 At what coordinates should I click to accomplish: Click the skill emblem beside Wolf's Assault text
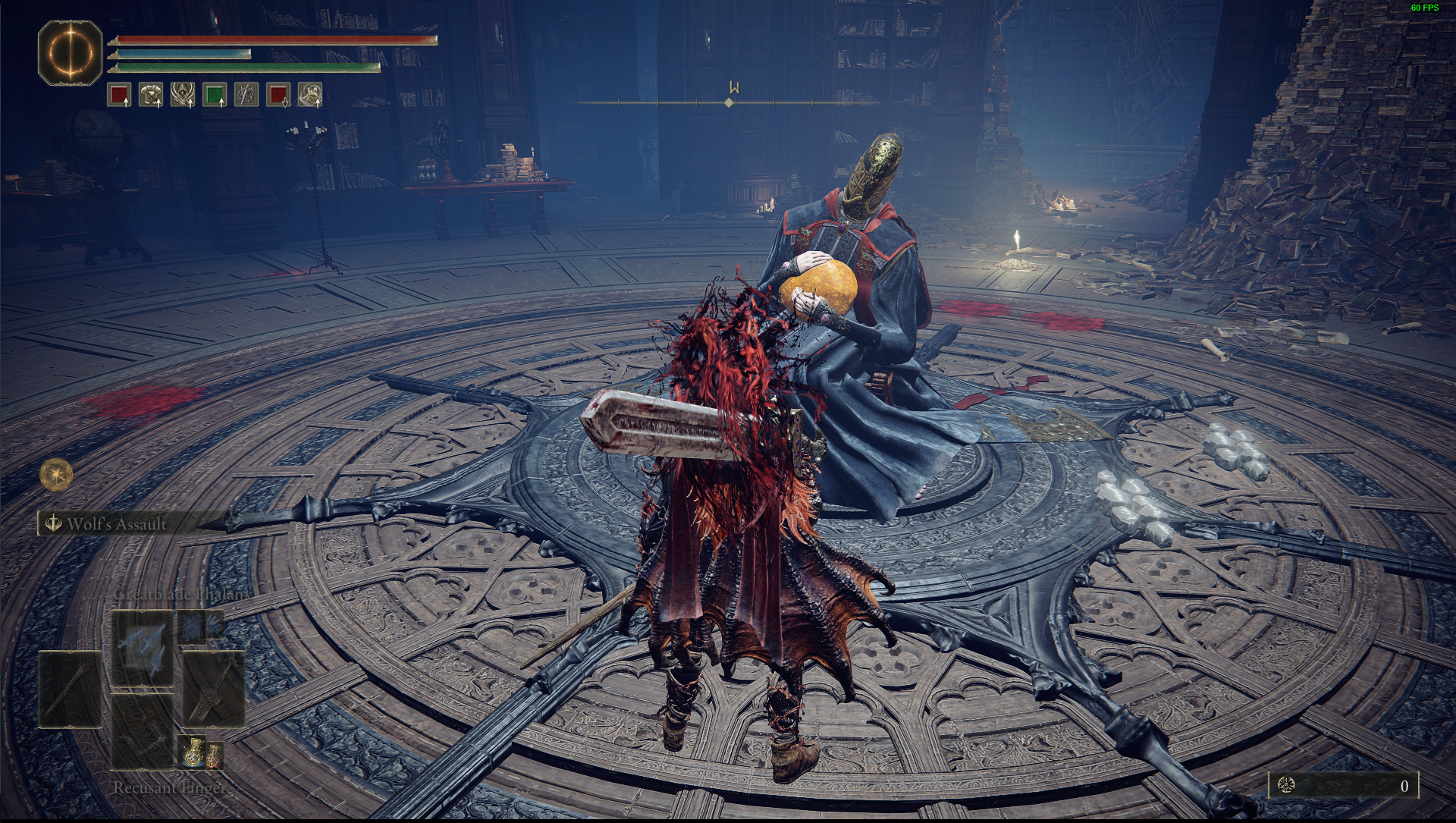(53, 523)
